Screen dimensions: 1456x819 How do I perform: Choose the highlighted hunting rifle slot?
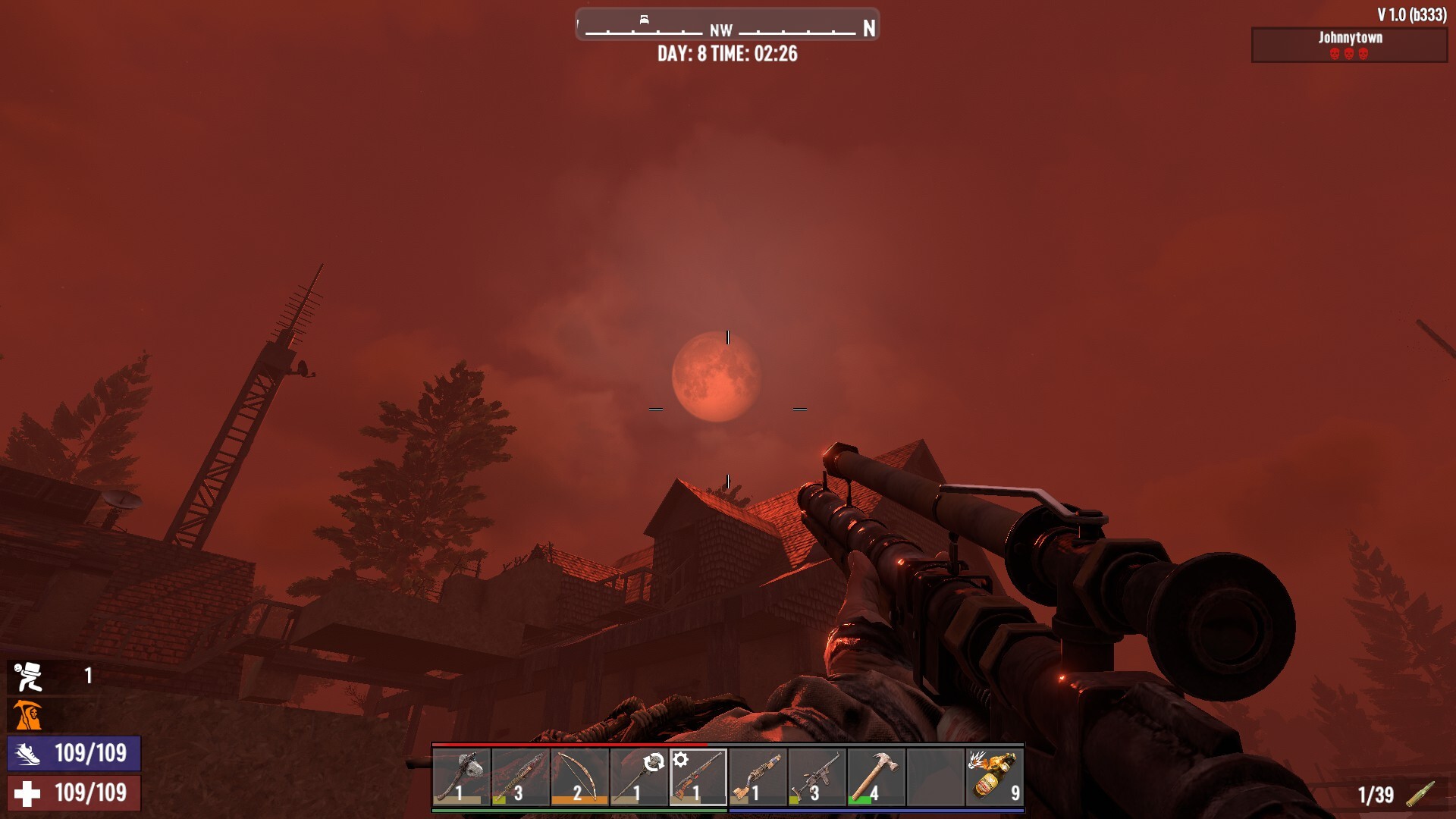(698, 777)
